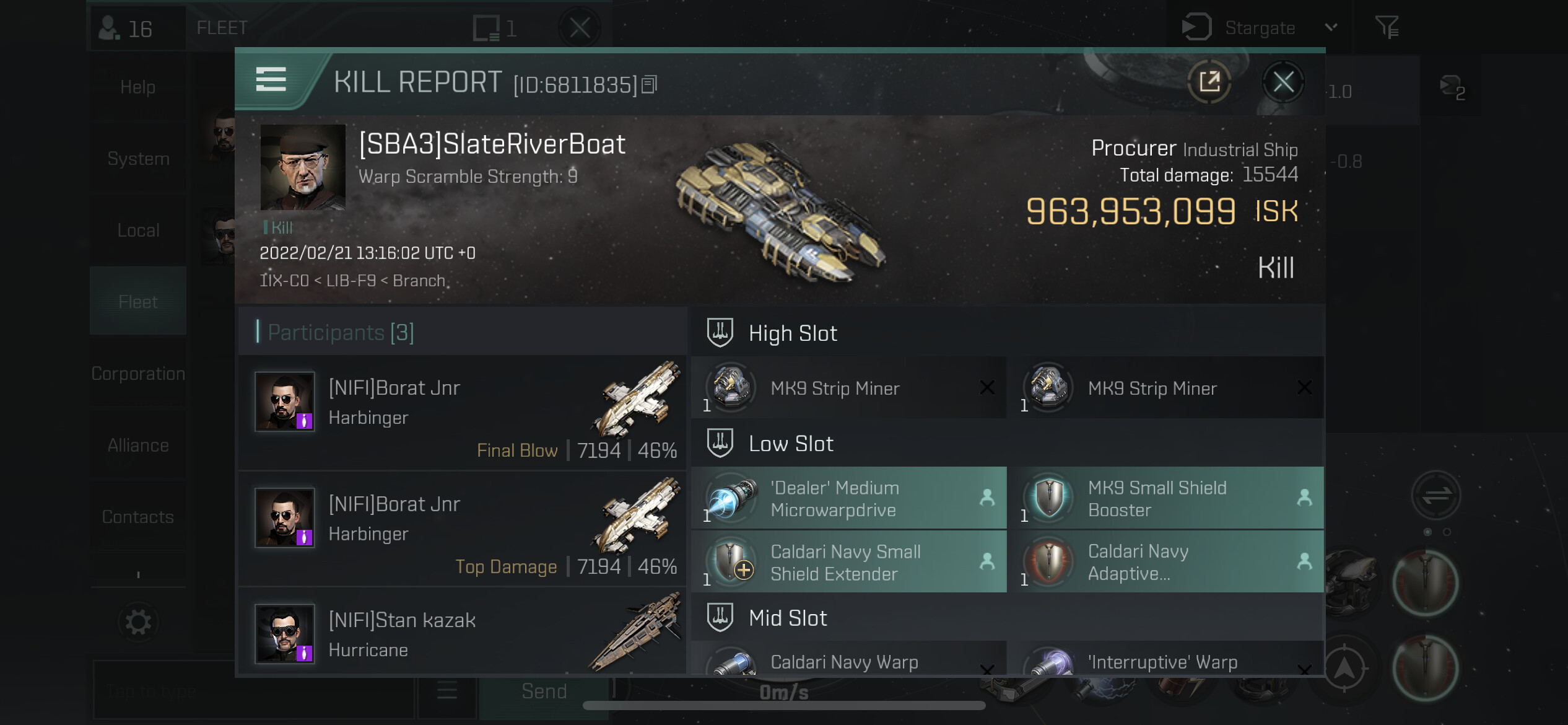This screenshot has height=725, width=1568.
Task: Switch to the Alliance chat channel
Action: pos(138,446)
